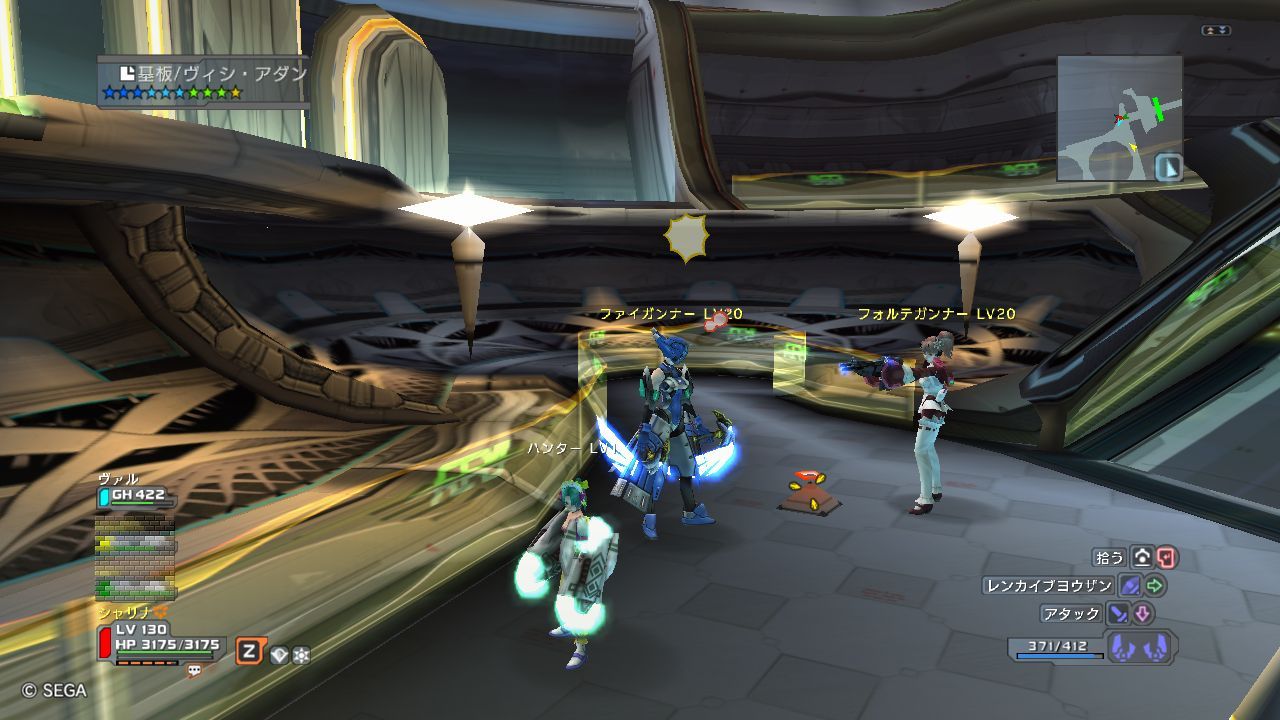Select the equipped twin claws weapon slot
This screenshot has height=720, width=1280.
[x=1141, y=647]
